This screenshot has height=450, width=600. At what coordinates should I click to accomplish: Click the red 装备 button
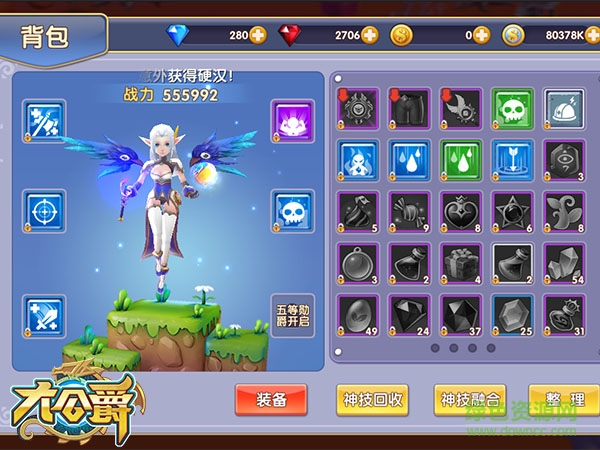271,399
